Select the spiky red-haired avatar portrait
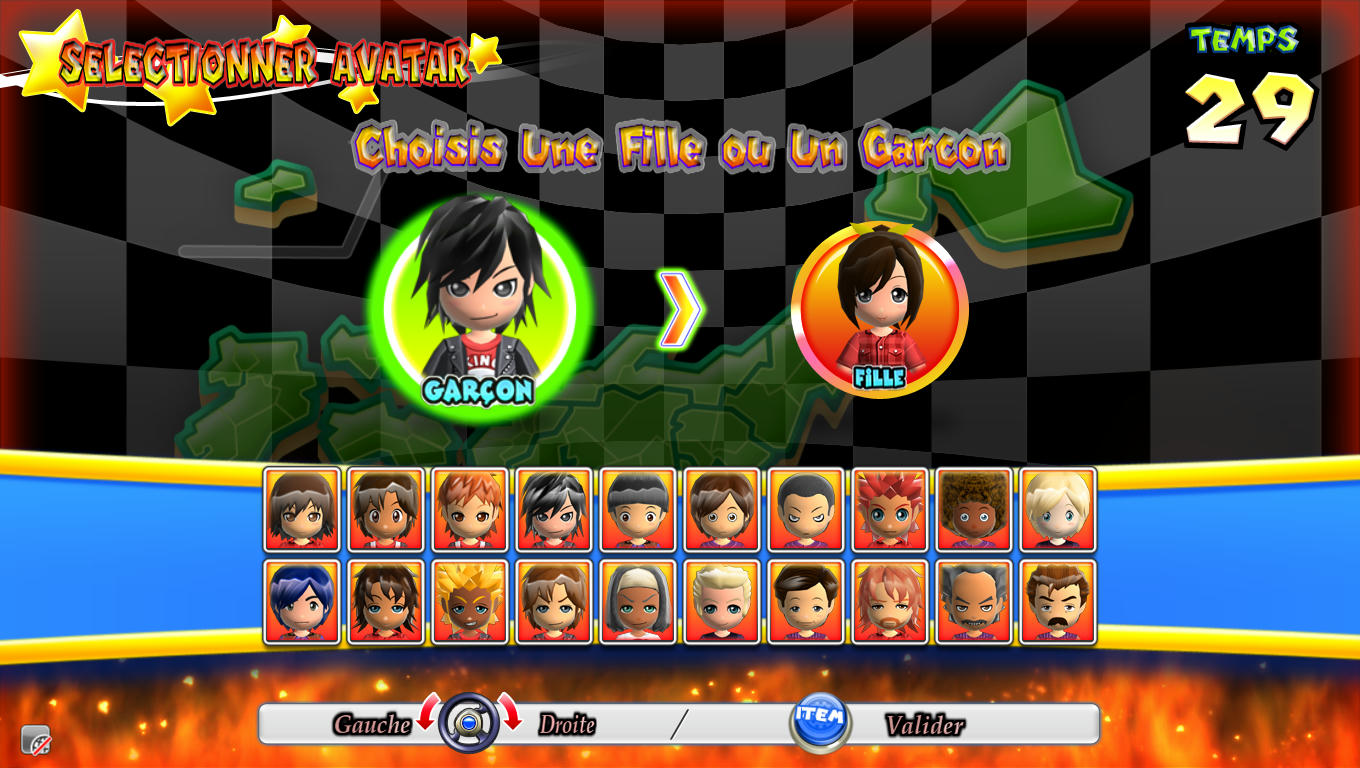Image resolution: width=1360 pixels, height=768 pixels. point(890,509)
